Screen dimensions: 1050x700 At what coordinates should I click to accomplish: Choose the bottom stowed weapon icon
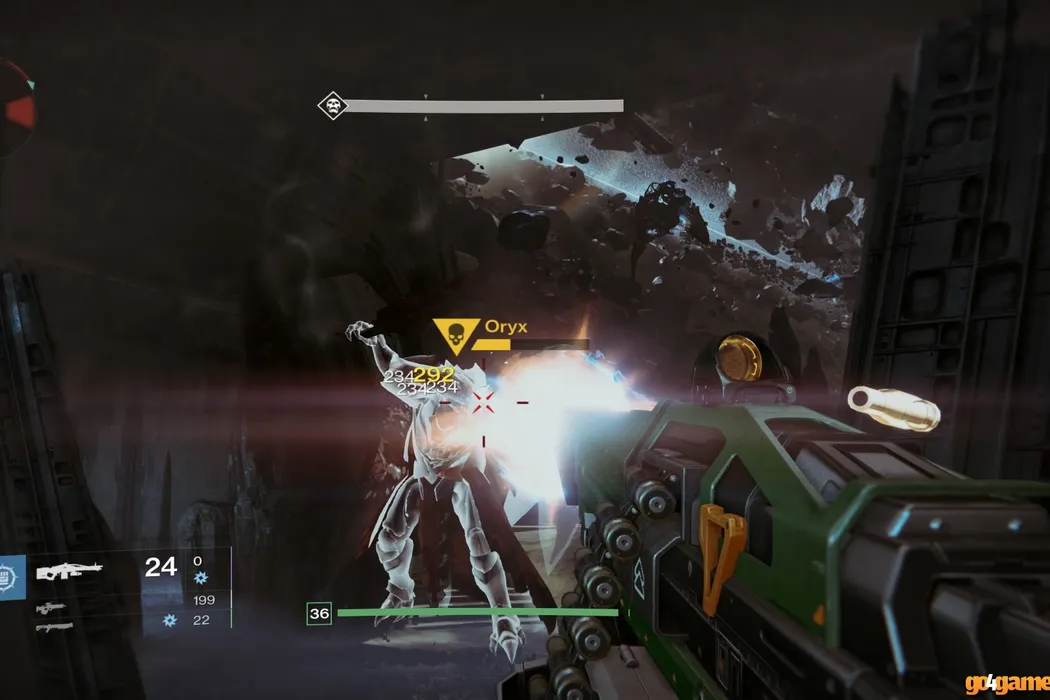53,627
